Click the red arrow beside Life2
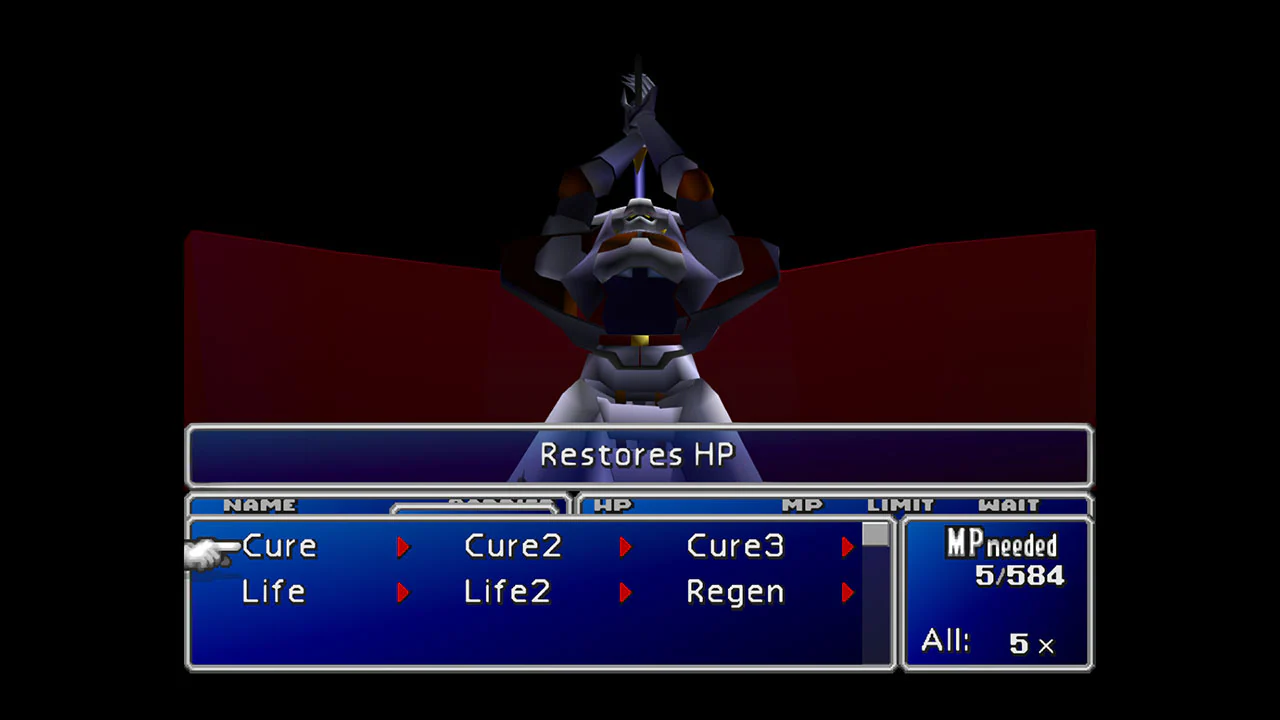Viewport: 1280px width, 720px height. click(625, 592)
